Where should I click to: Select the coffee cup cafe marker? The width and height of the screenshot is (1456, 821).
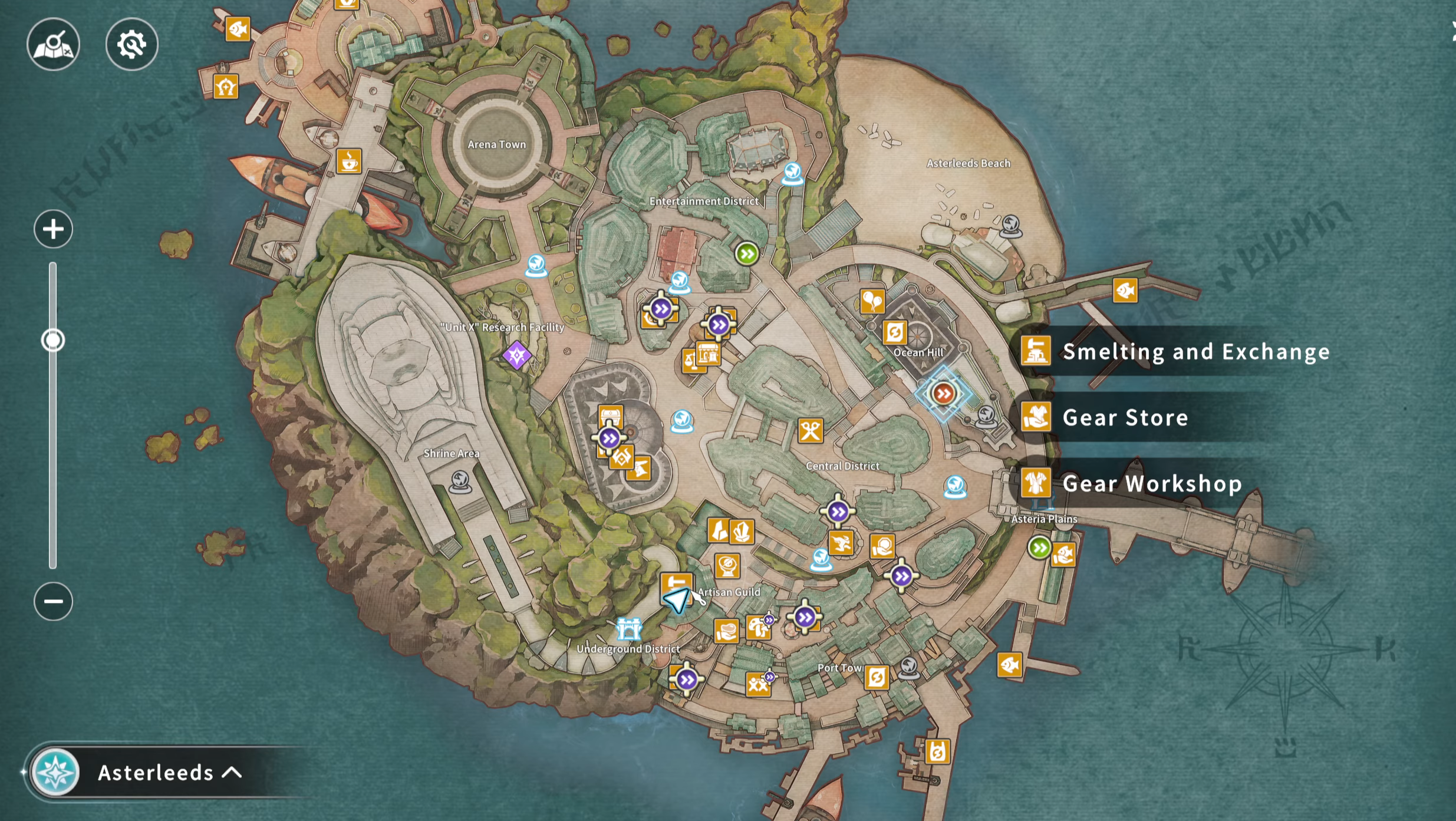[348, 160]
